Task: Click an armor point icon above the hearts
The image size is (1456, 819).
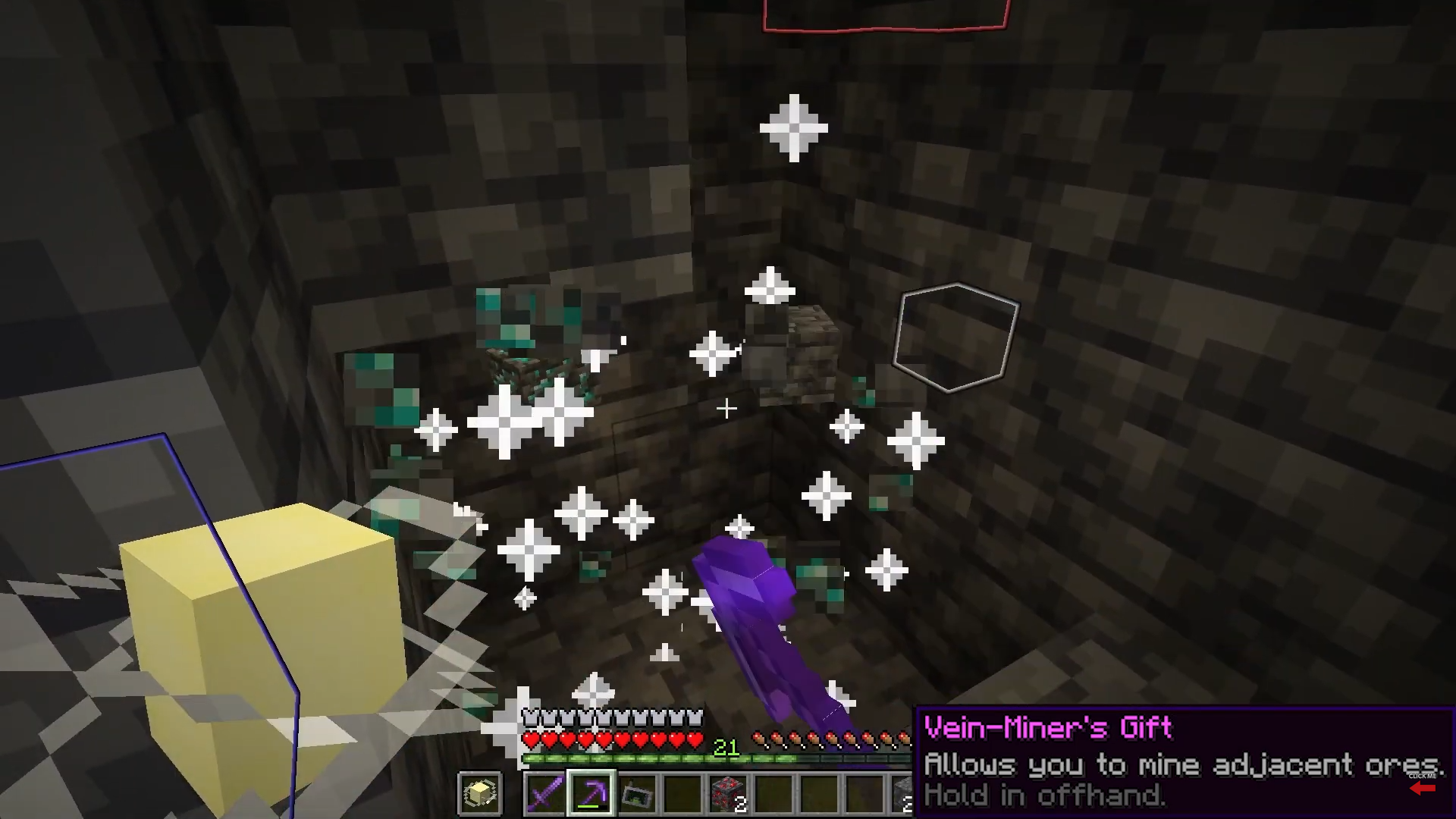Action: [x=529, y=717]
